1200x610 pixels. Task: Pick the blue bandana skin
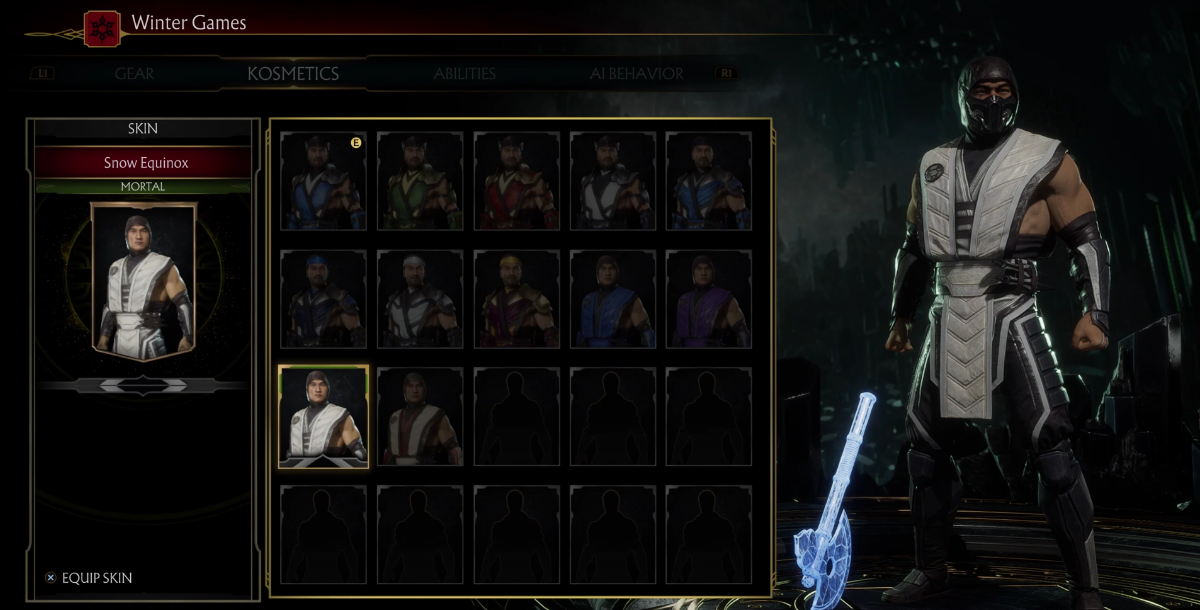323,299
